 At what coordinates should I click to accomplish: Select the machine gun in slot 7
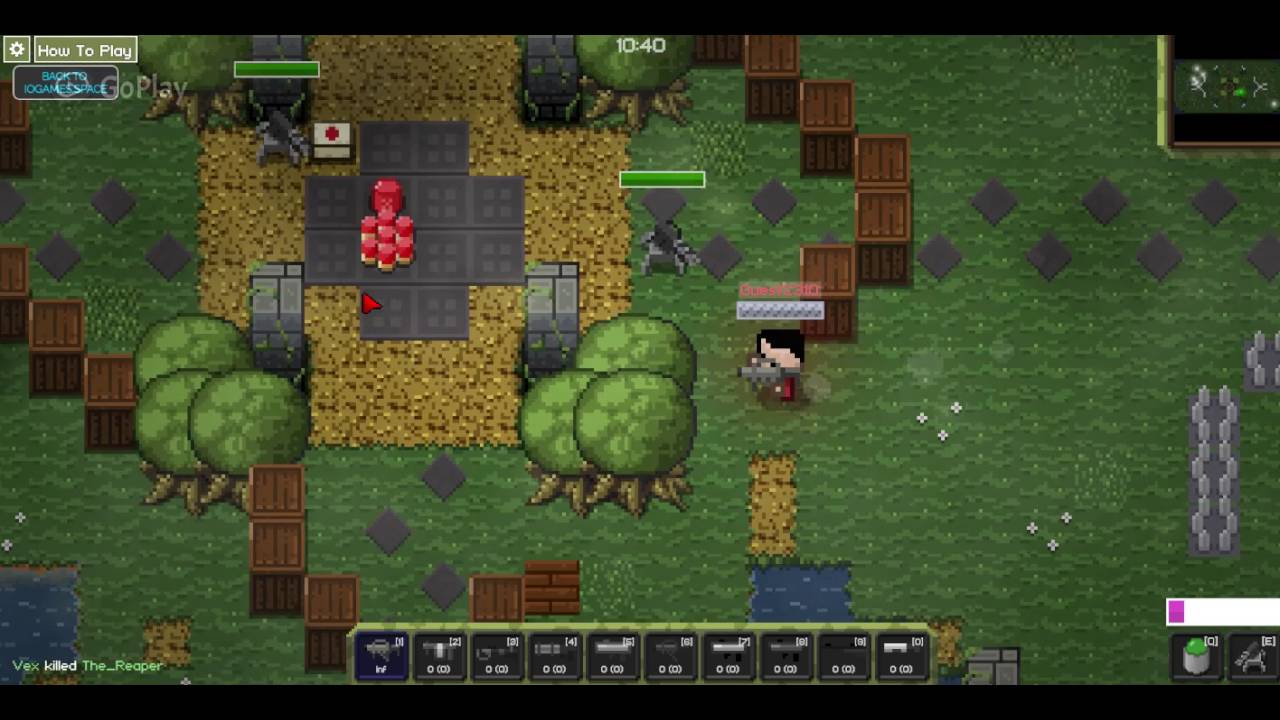pos(725,655)
